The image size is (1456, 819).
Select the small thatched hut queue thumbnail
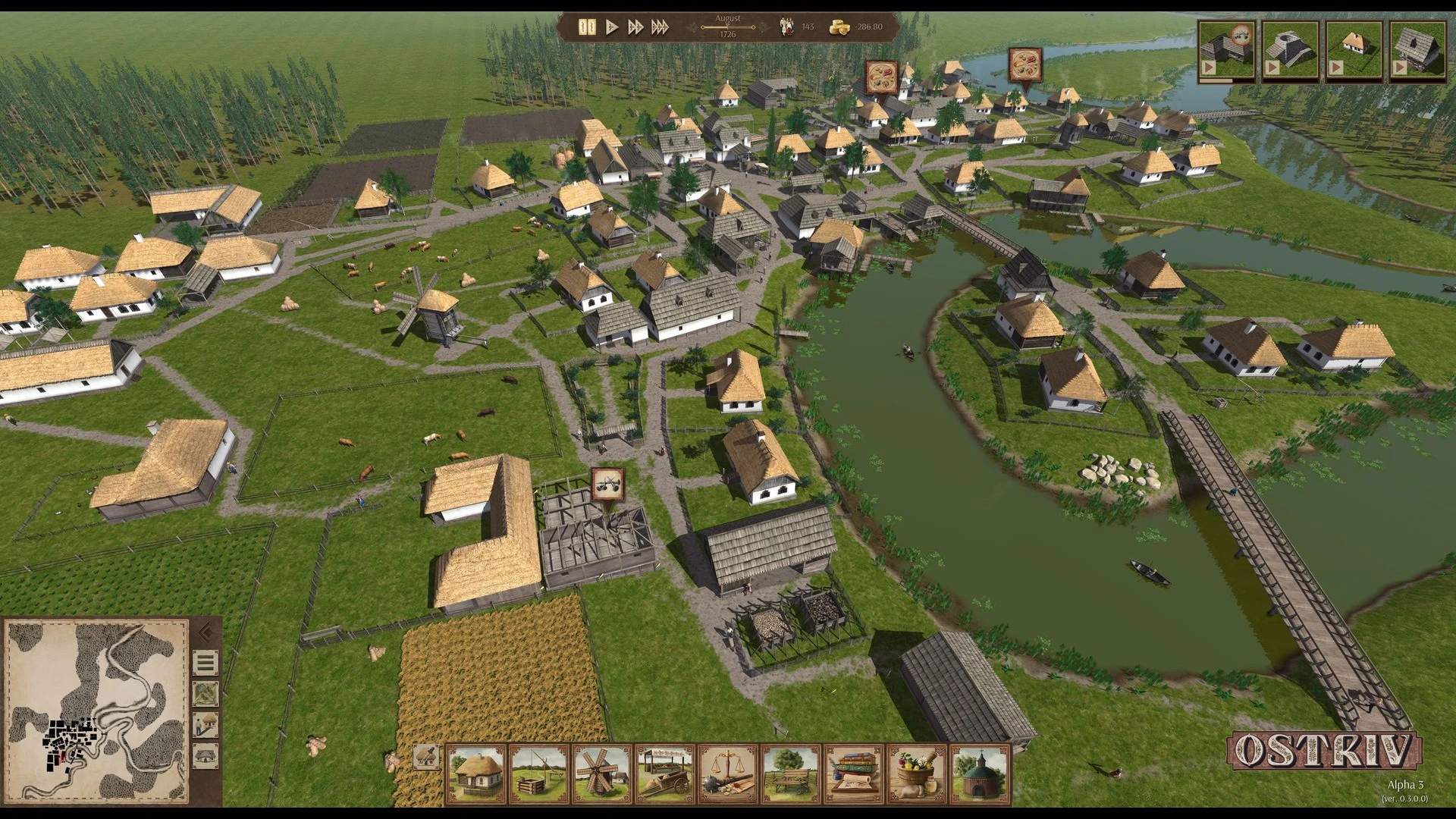pyautogui.click(x=1354, y=50)
